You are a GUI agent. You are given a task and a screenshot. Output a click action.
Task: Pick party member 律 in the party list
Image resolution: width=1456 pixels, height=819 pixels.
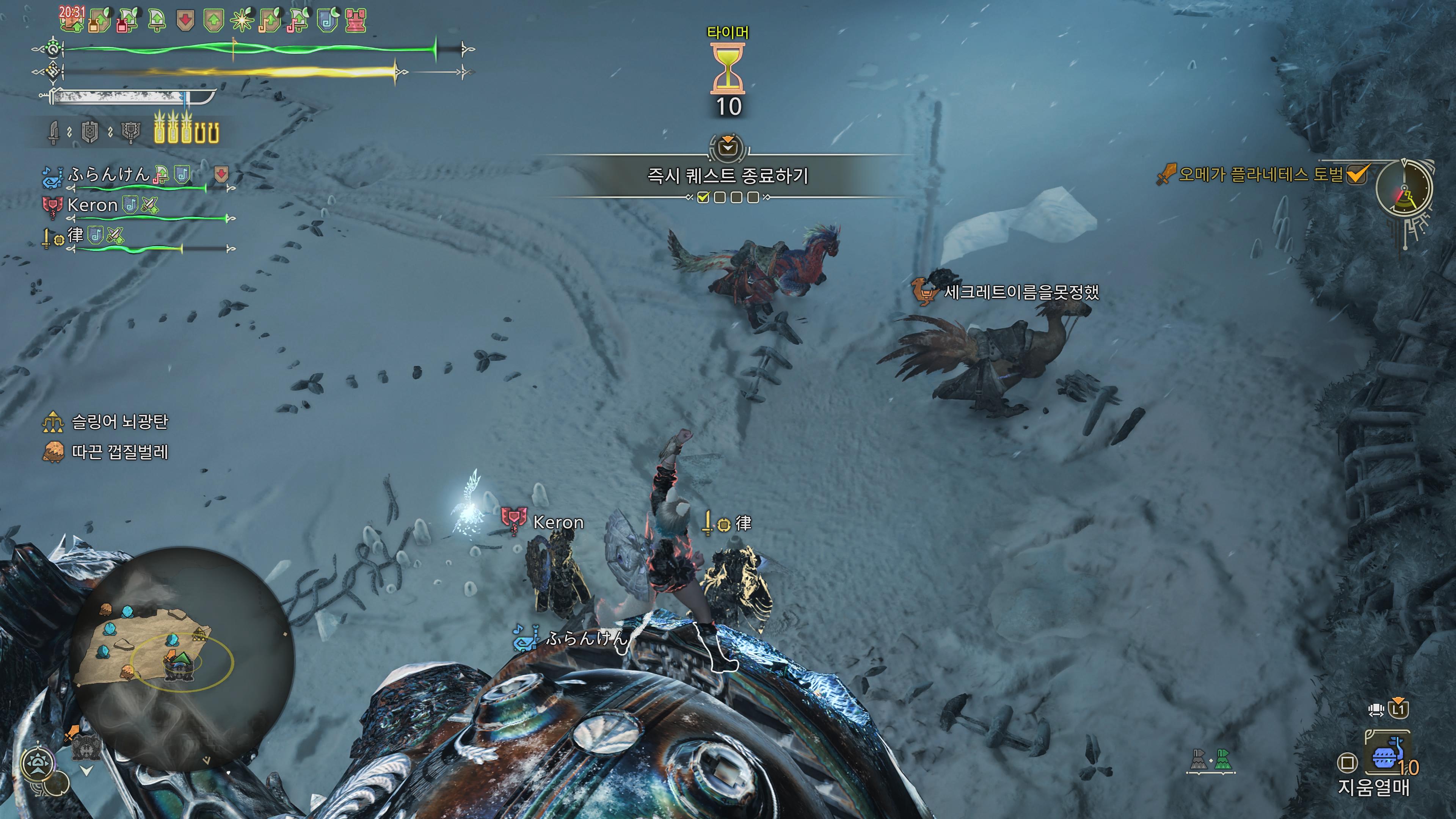[75, 235]
